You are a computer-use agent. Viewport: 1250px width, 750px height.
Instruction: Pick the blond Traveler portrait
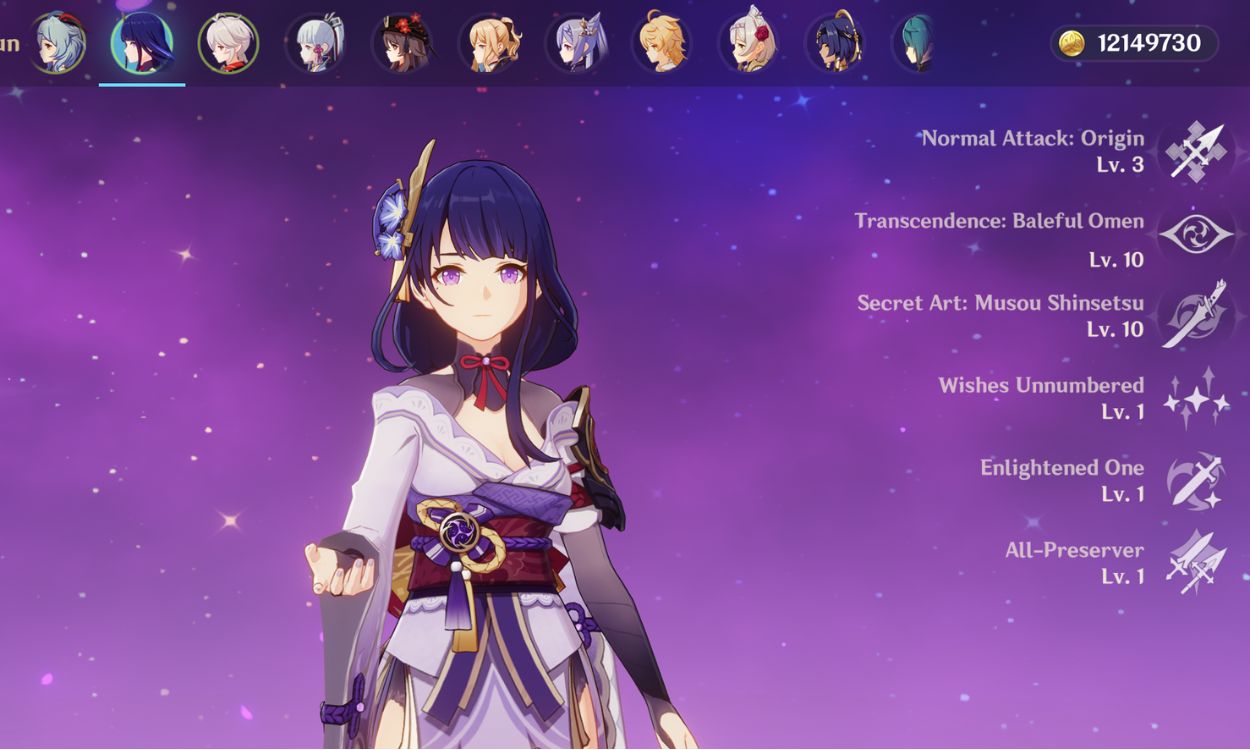[661, 43]
